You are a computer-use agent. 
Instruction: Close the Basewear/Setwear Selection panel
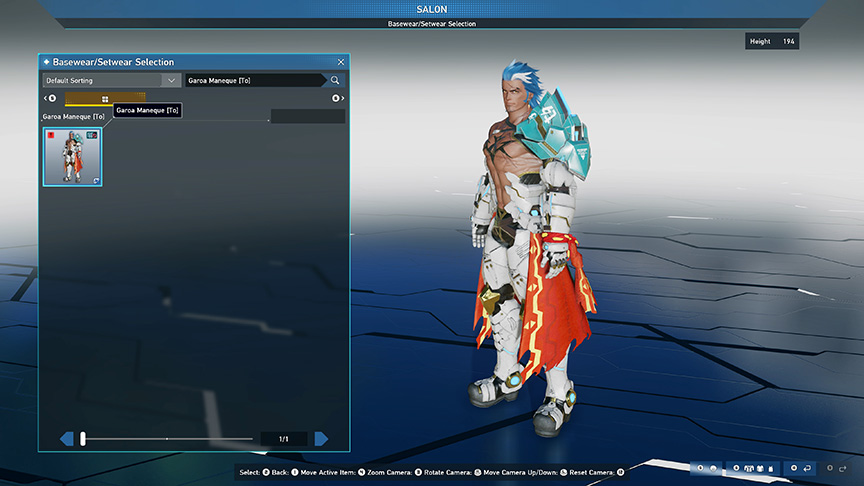(341, 62)
